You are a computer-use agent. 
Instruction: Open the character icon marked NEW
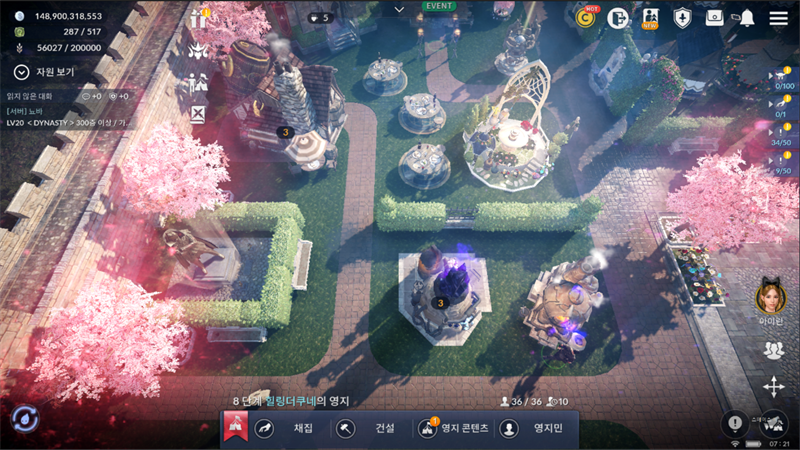pos(650,17)
